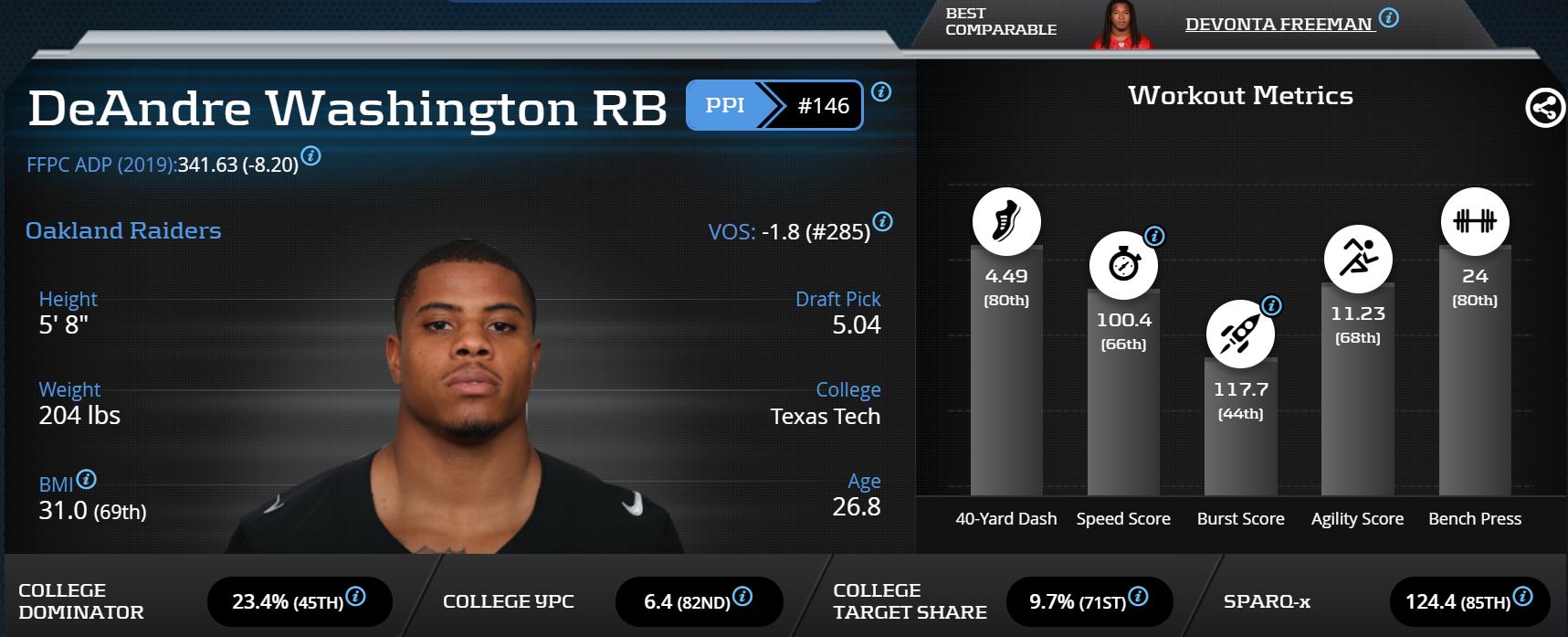Click the BMI info icon
Screen dimensions: 1568x637
point(87,479)
